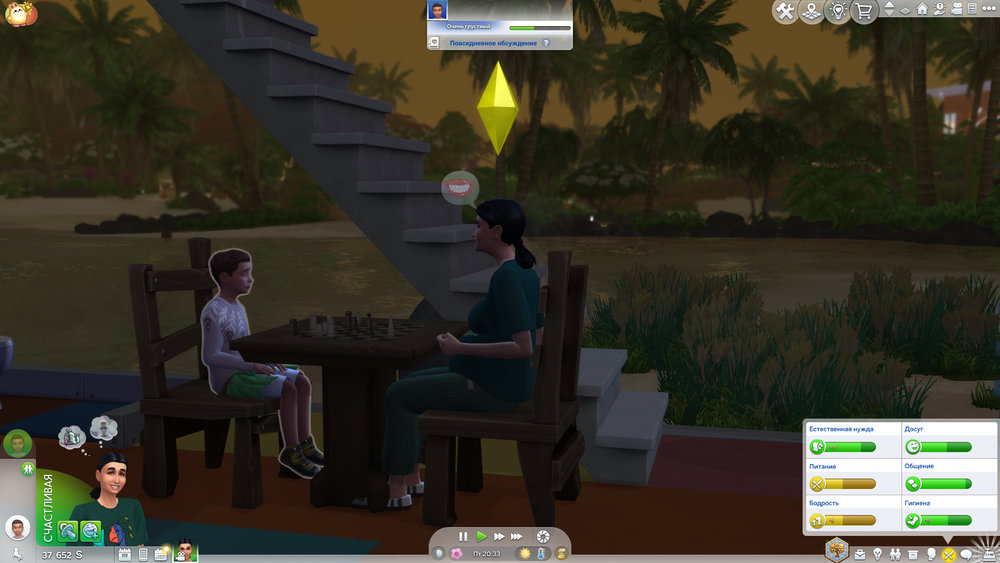
Task: Click the Hunger (Питание) need icon
Action: [x=817, y=484]
